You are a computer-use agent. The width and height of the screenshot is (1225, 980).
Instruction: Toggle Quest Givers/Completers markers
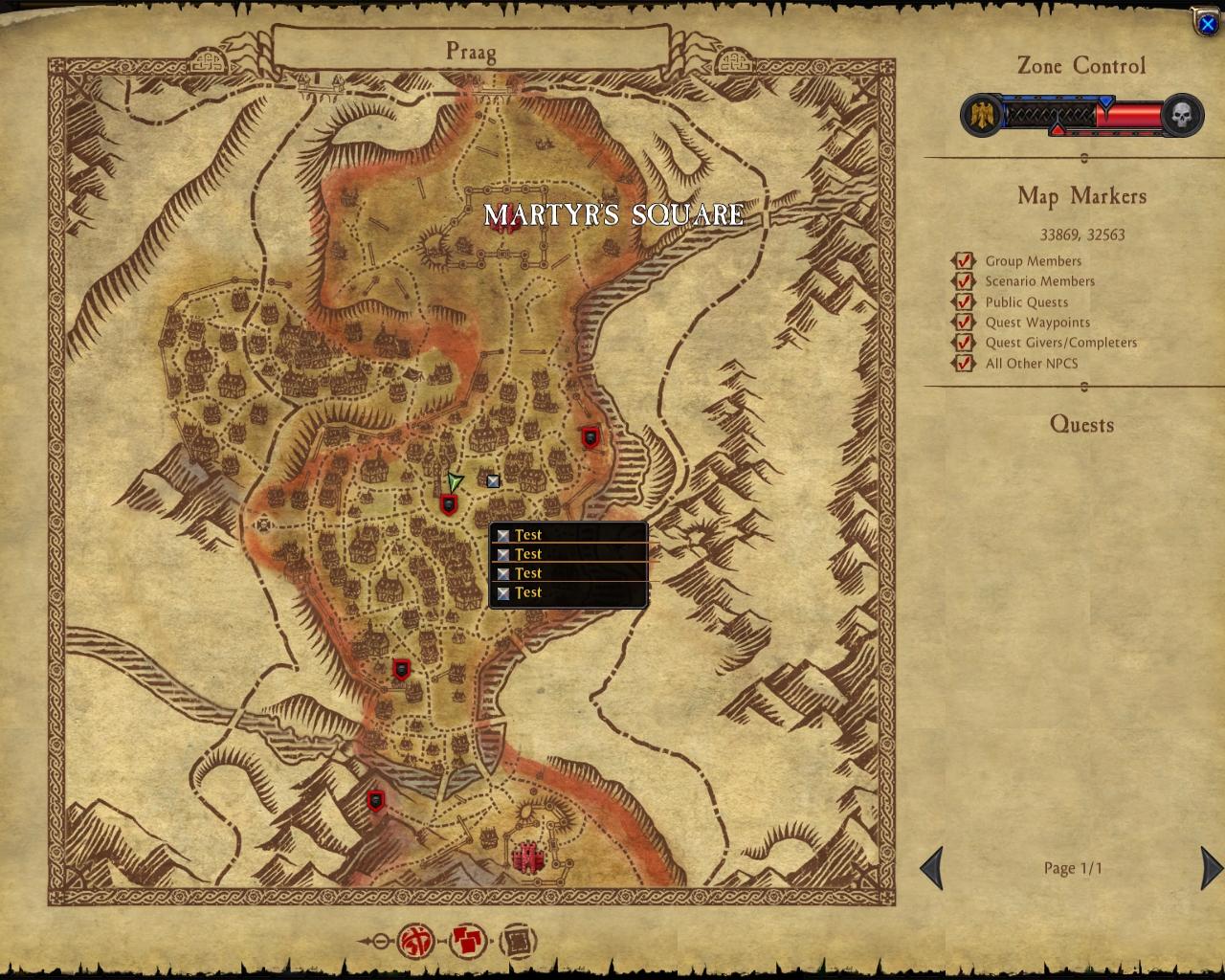[963, 343]
